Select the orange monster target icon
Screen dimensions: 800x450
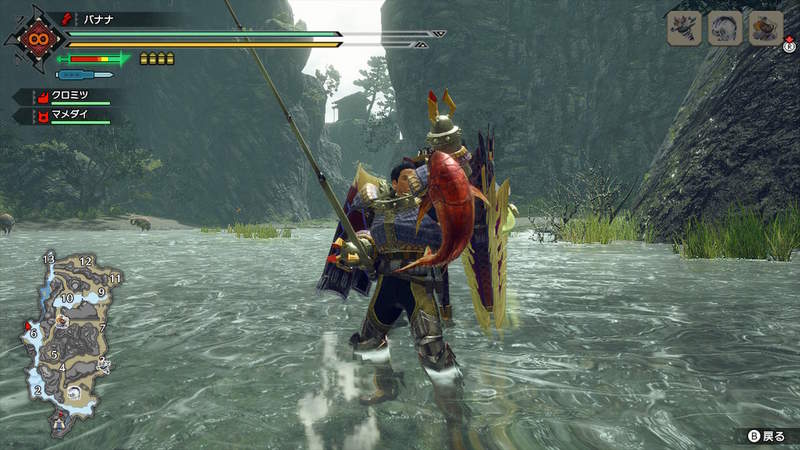tap(765, 28)
